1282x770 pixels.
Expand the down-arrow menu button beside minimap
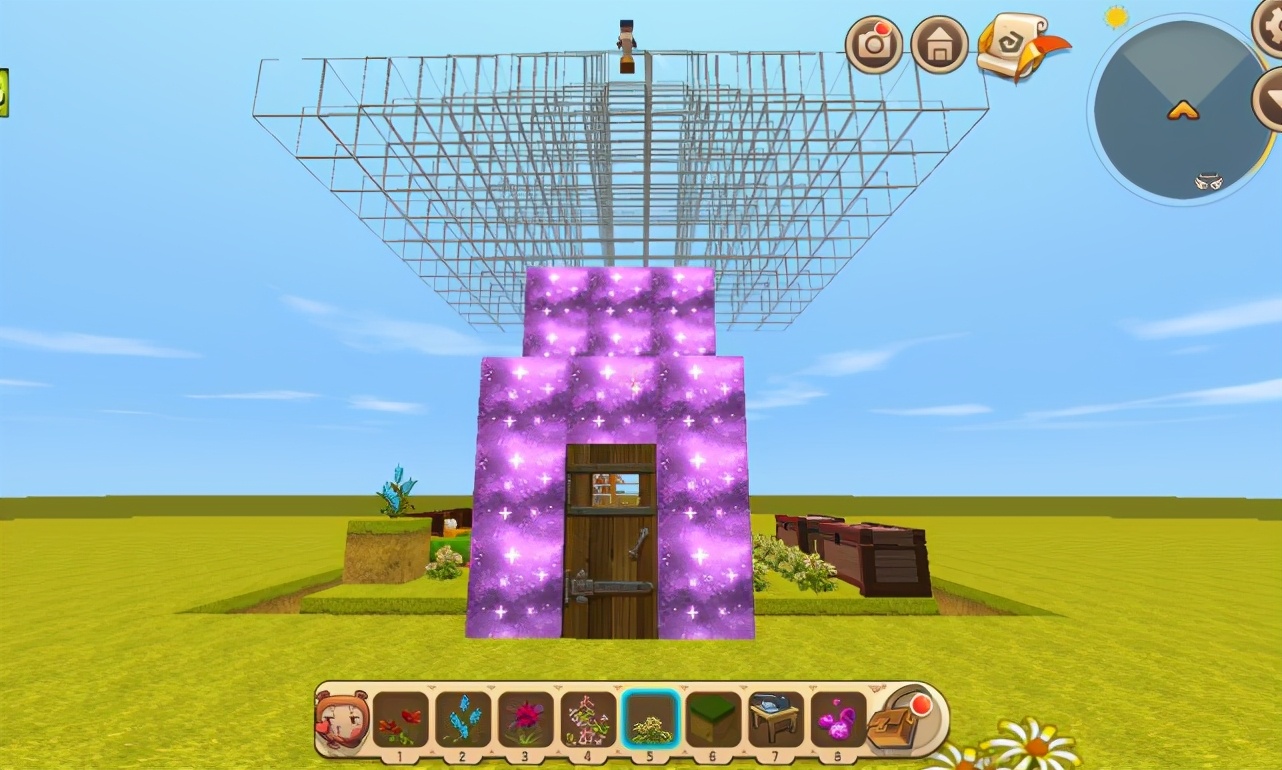[x=1270, y=98]
